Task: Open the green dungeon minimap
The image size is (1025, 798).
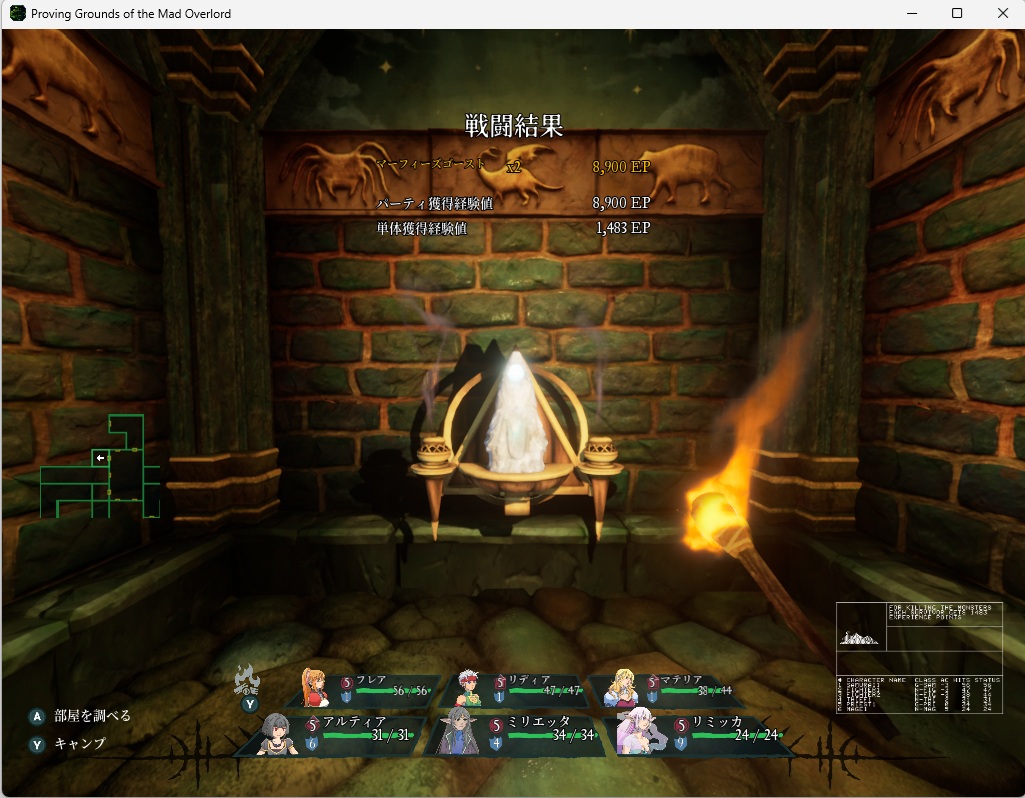Action: (x=100, y=467)
